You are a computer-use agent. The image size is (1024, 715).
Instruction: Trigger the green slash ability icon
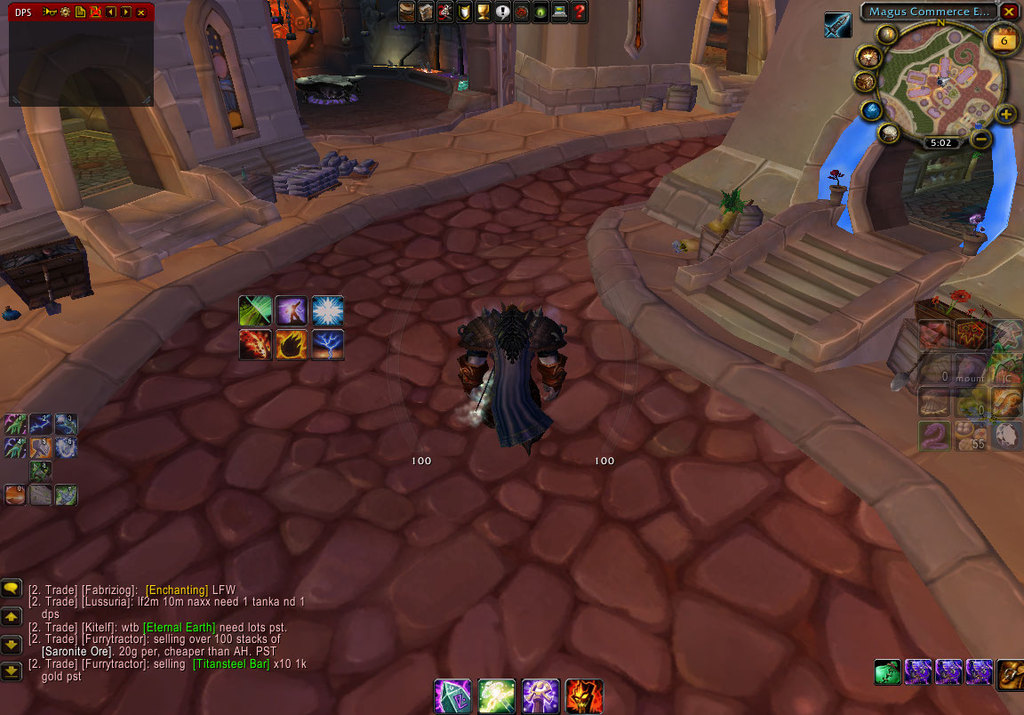pos(255,310)
